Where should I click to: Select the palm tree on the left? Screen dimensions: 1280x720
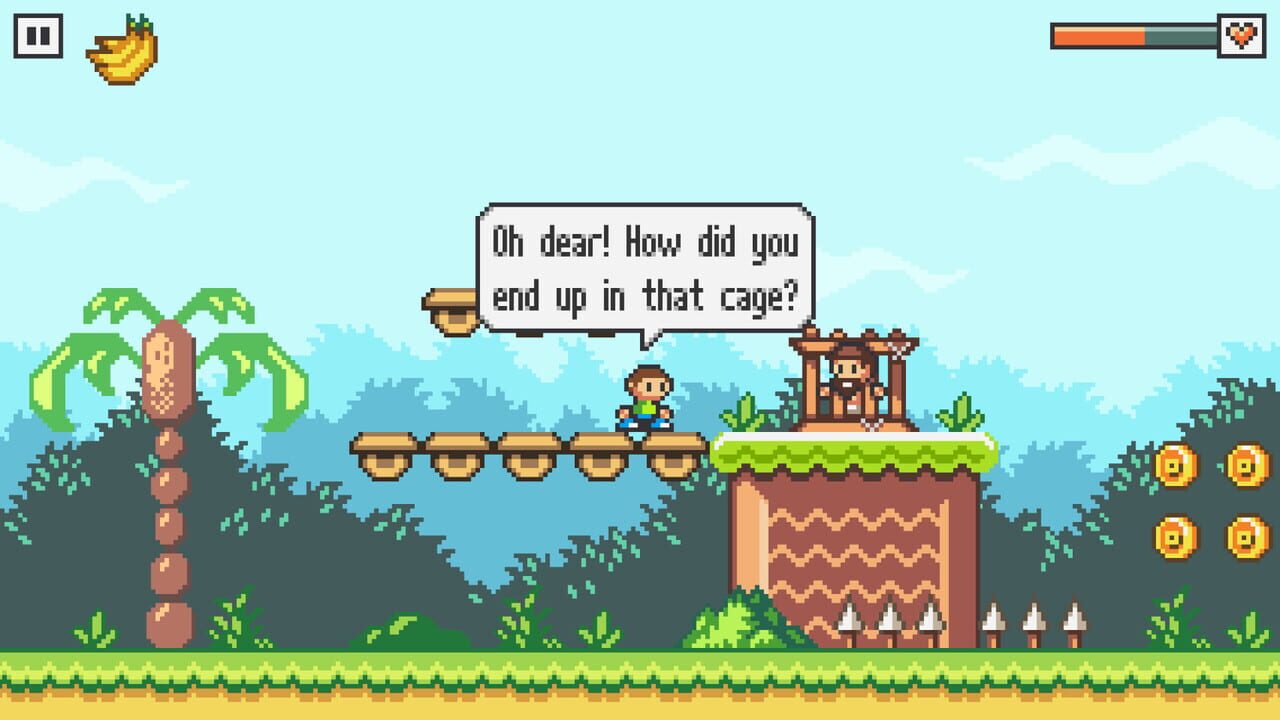click(170, 400)
